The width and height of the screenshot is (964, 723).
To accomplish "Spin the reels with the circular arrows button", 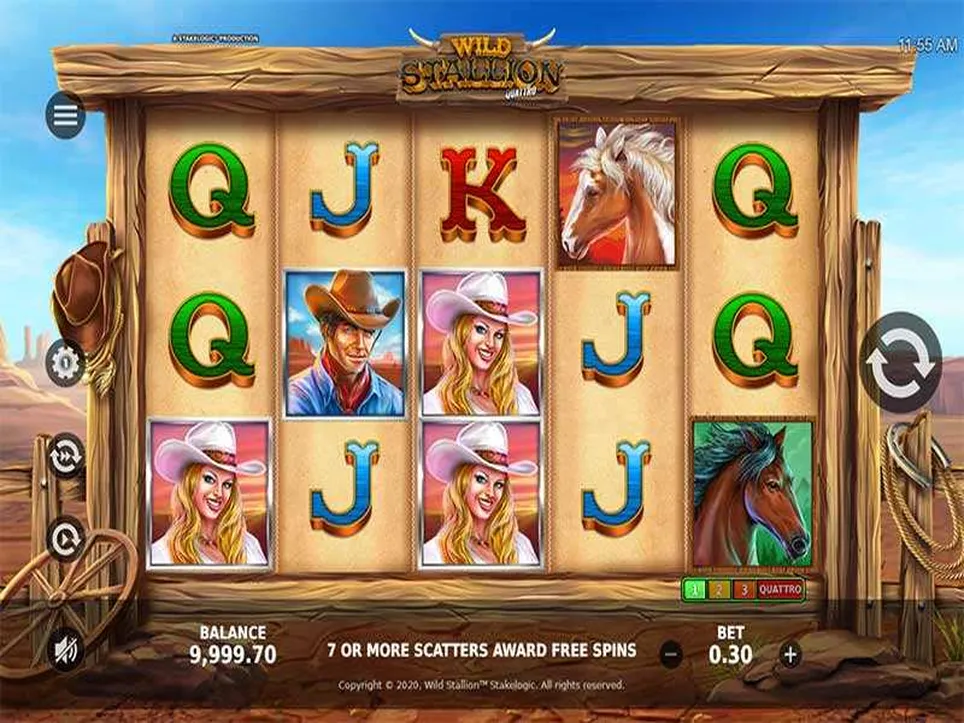I will (x=901, y=362).
